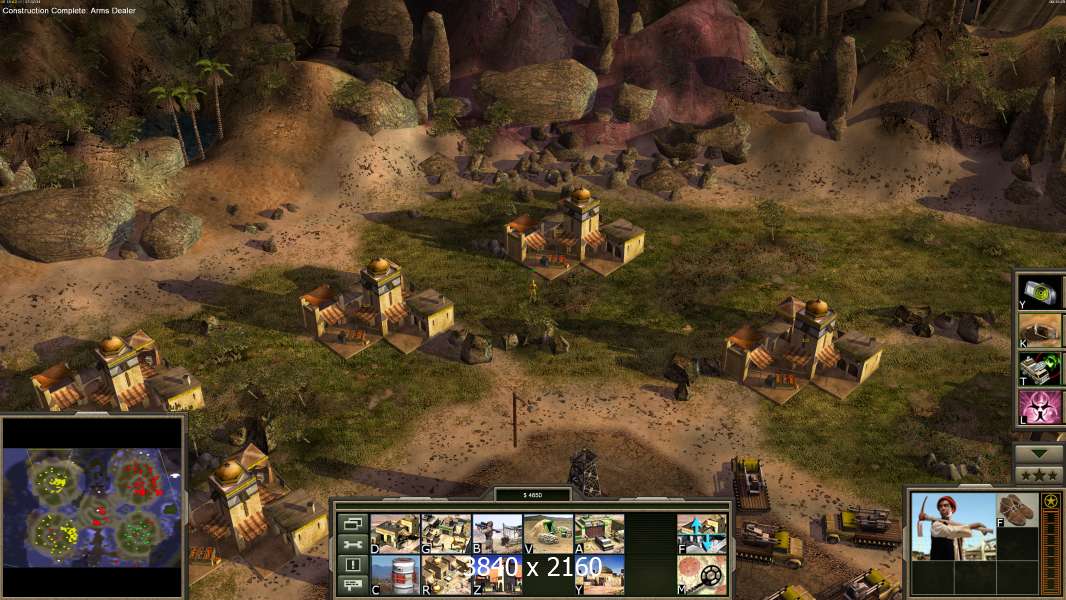Open the exclamation mark alert button
The height and width of the screenshot is (600, 1066).
[x=352, y=565]
